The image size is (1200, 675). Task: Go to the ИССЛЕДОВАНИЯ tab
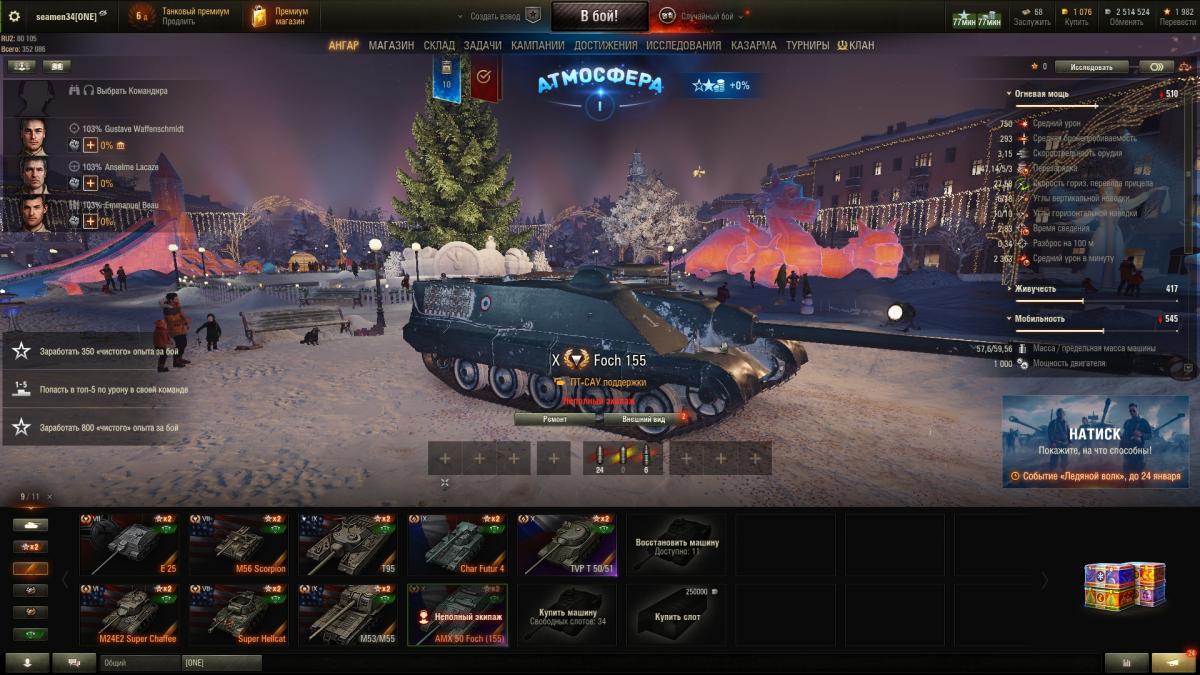(x=683, y=45)
